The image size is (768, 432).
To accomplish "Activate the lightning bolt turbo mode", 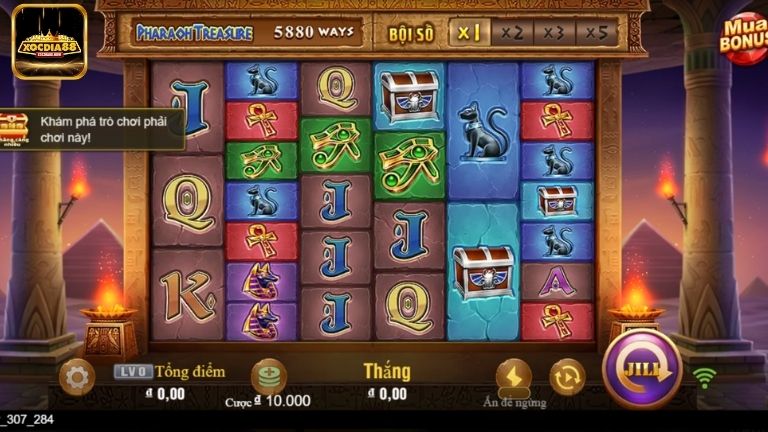I will click(513, 376).
